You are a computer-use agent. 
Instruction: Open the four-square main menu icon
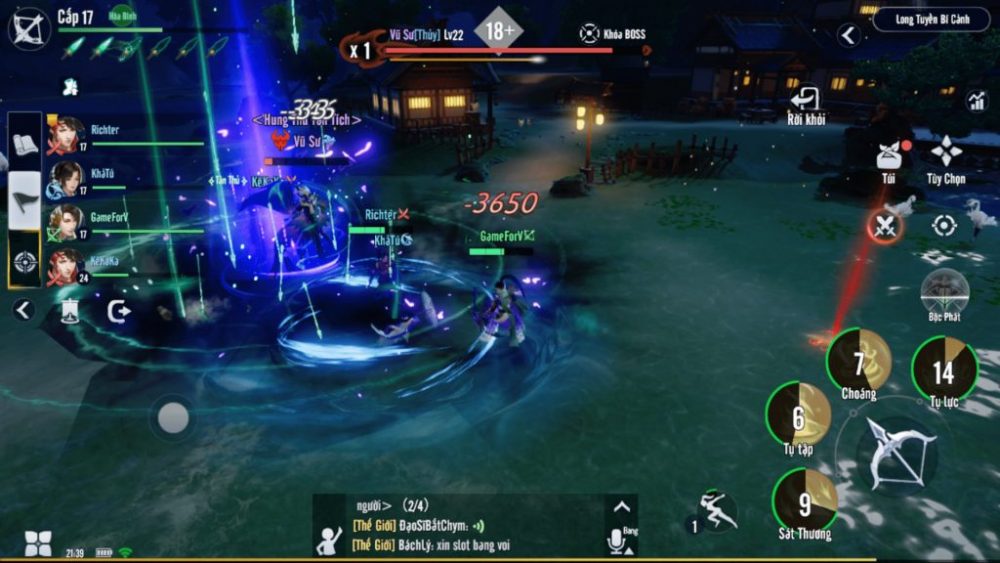click(x=37, y=543)
